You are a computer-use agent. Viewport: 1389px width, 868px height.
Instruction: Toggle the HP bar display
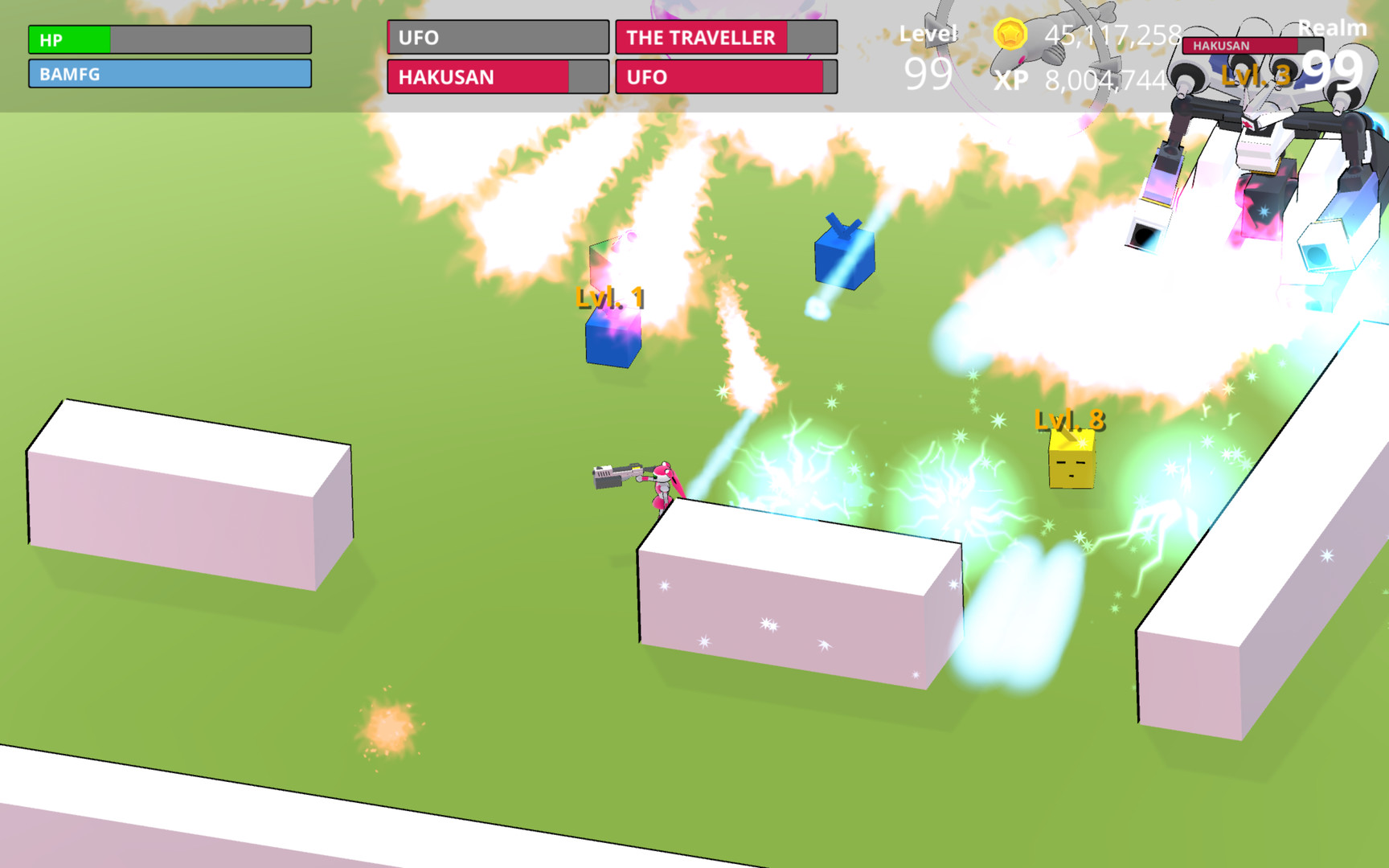(x=169, y=37)
